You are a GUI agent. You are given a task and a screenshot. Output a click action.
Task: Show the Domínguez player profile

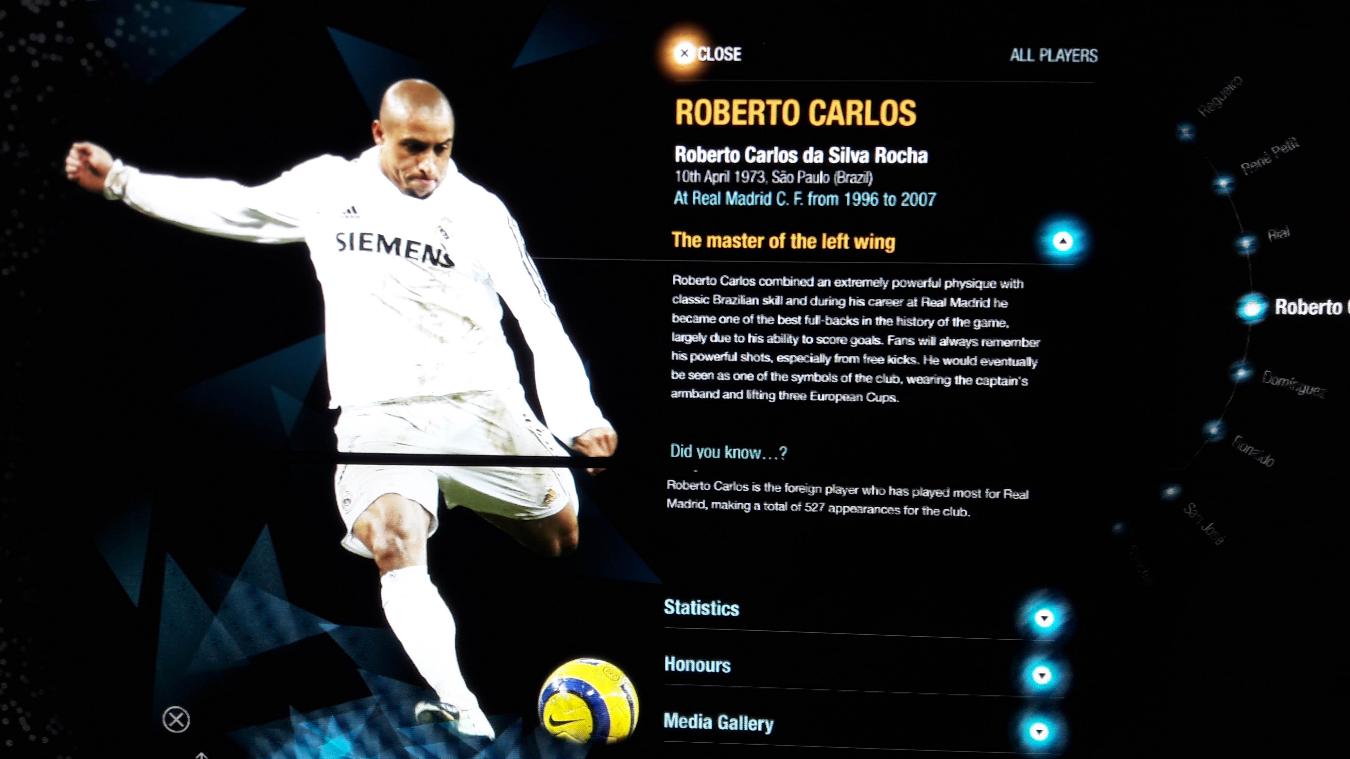tap(1242, 373)
